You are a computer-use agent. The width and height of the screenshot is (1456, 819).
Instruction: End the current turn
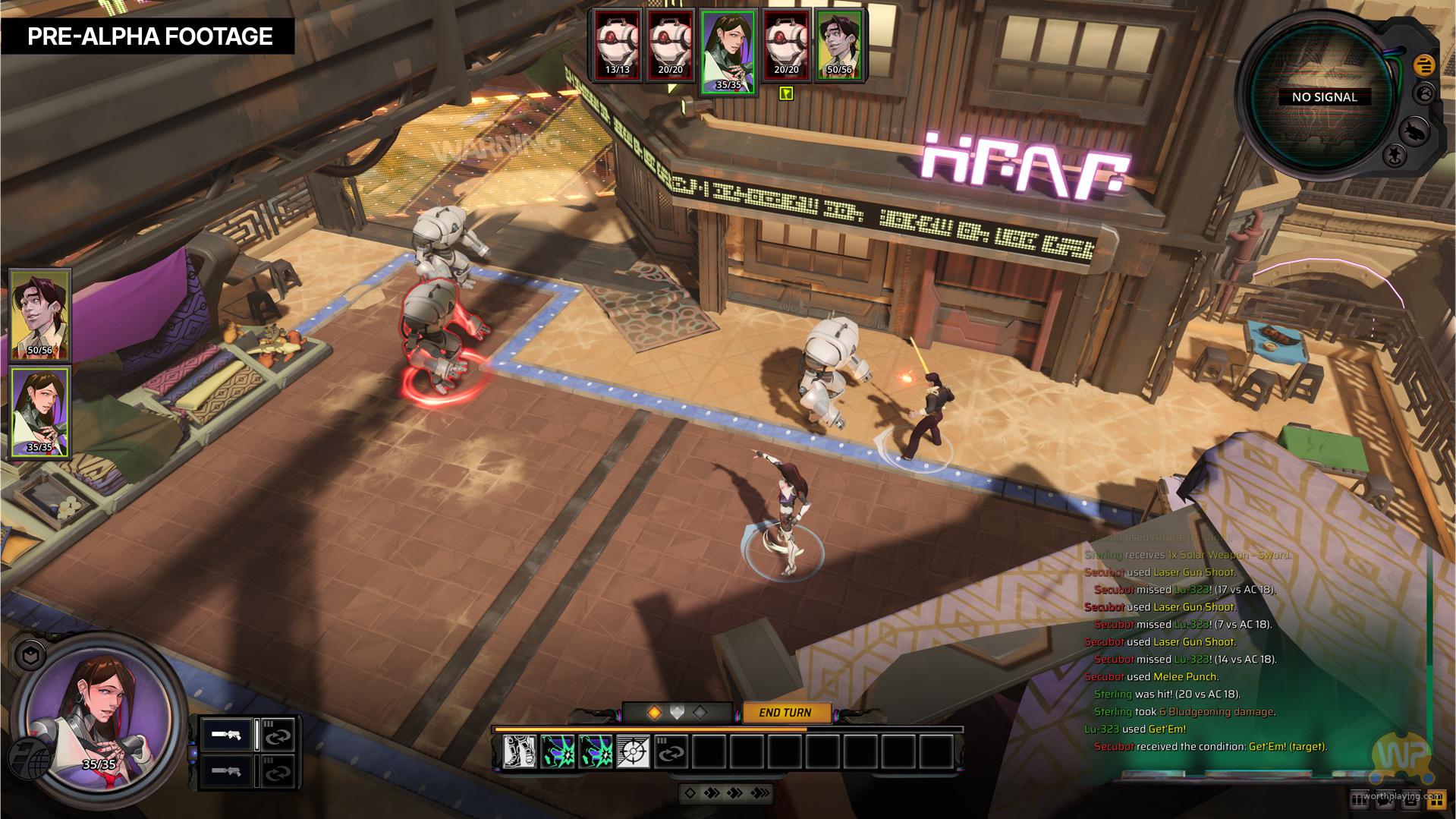point(785,713)
